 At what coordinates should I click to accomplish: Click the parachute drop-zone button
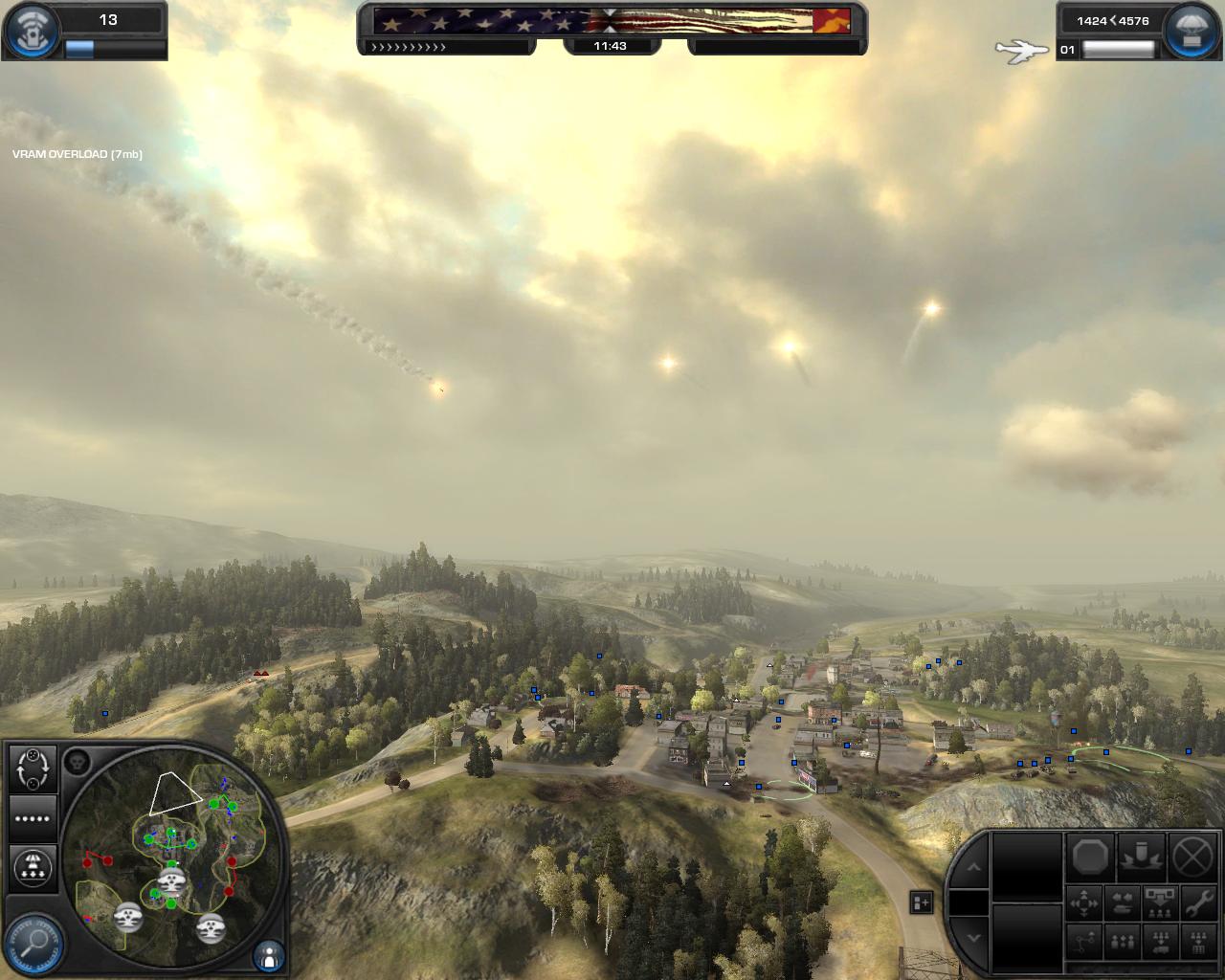pos(33,867)
